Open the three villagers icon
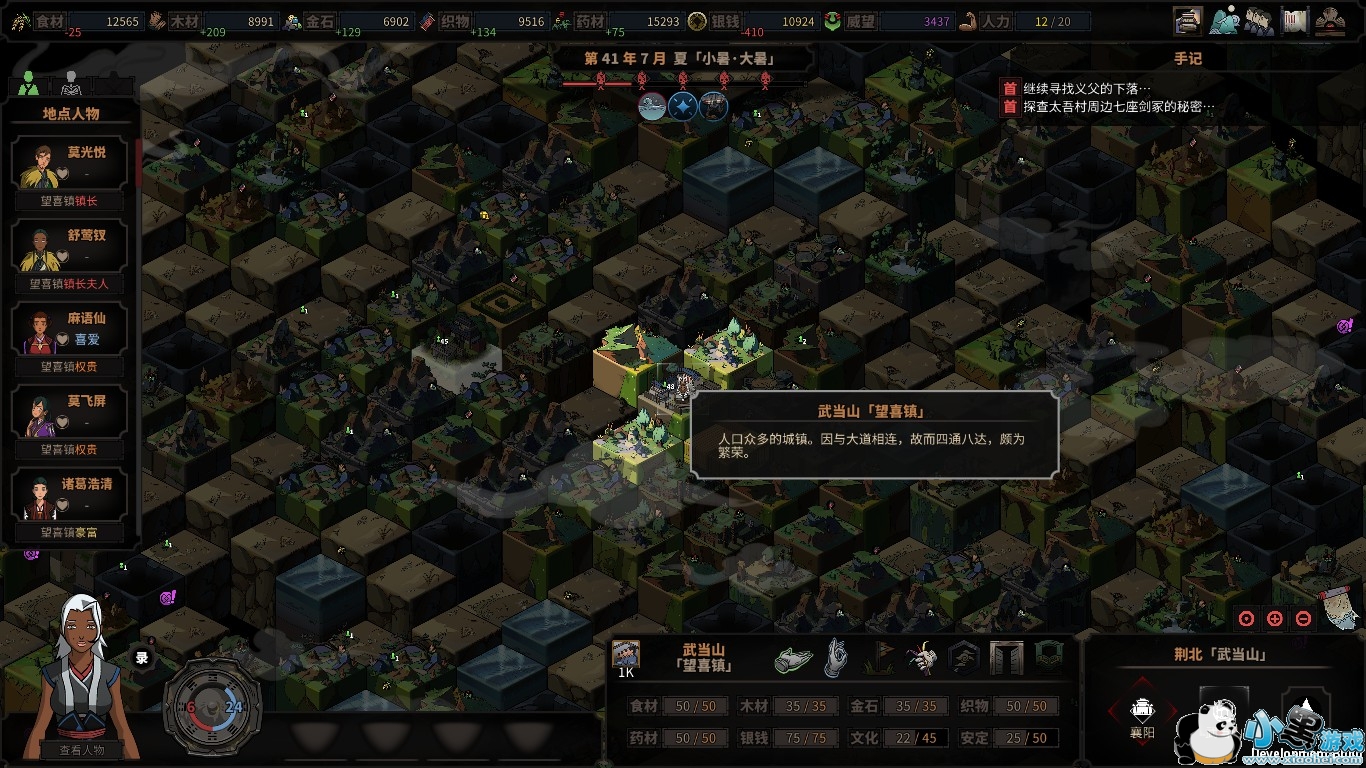This screenshot has height=768, width=1366. [1259, 19]
